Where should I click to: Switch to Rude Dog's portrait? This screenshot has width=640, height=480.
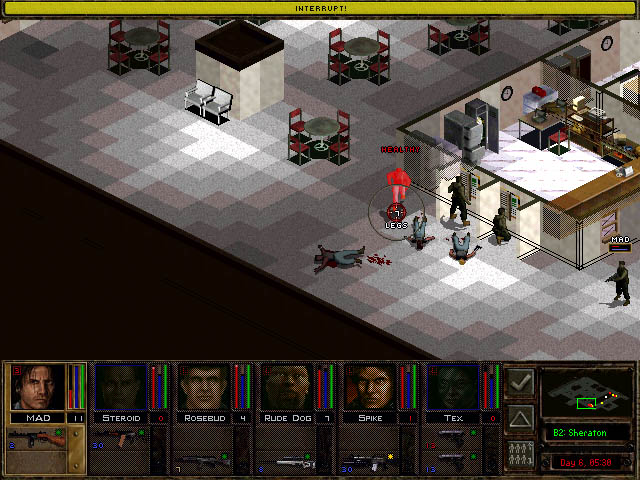pos(289,387)
